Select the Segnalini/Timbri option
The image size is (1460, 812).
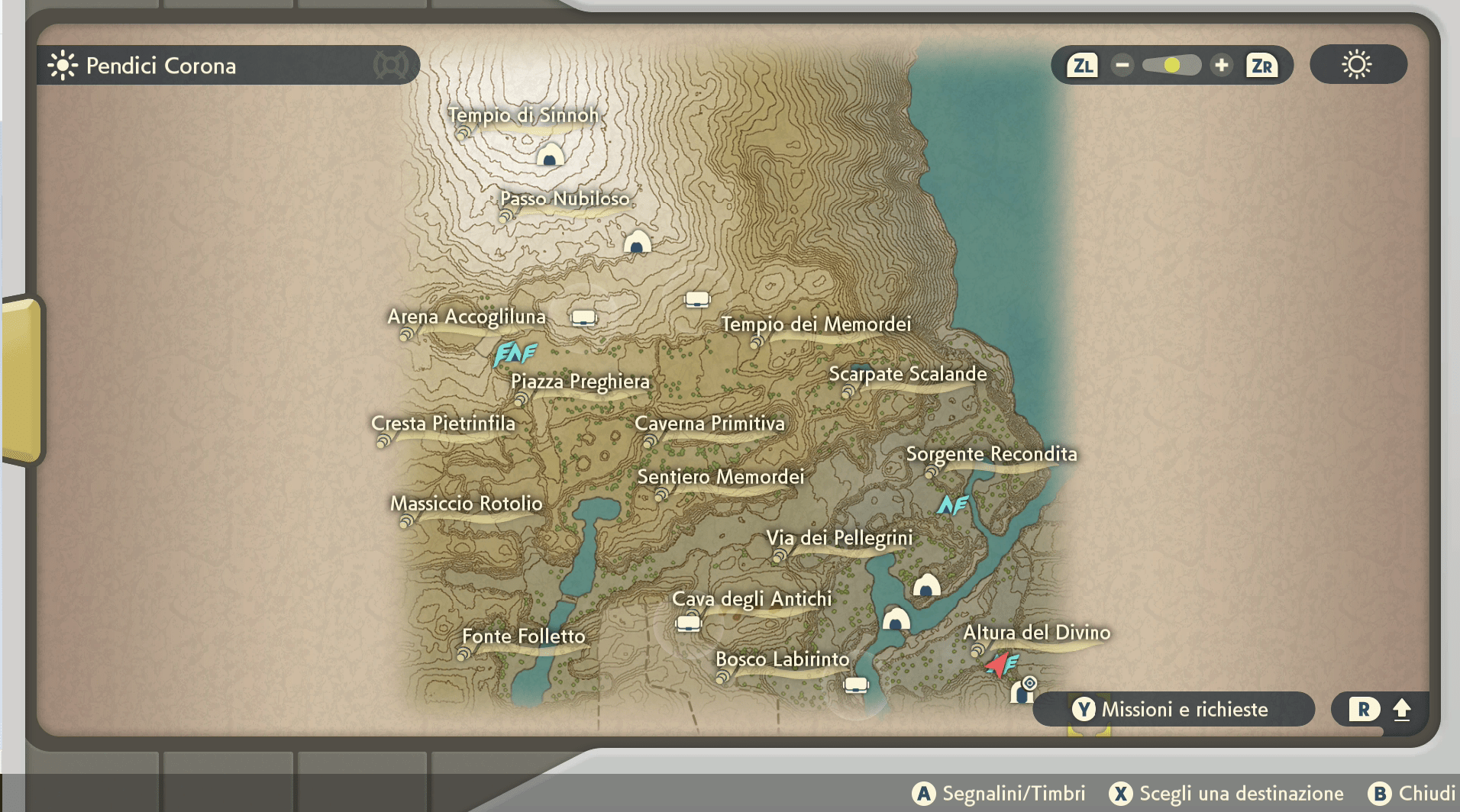tap(1000, 794)
